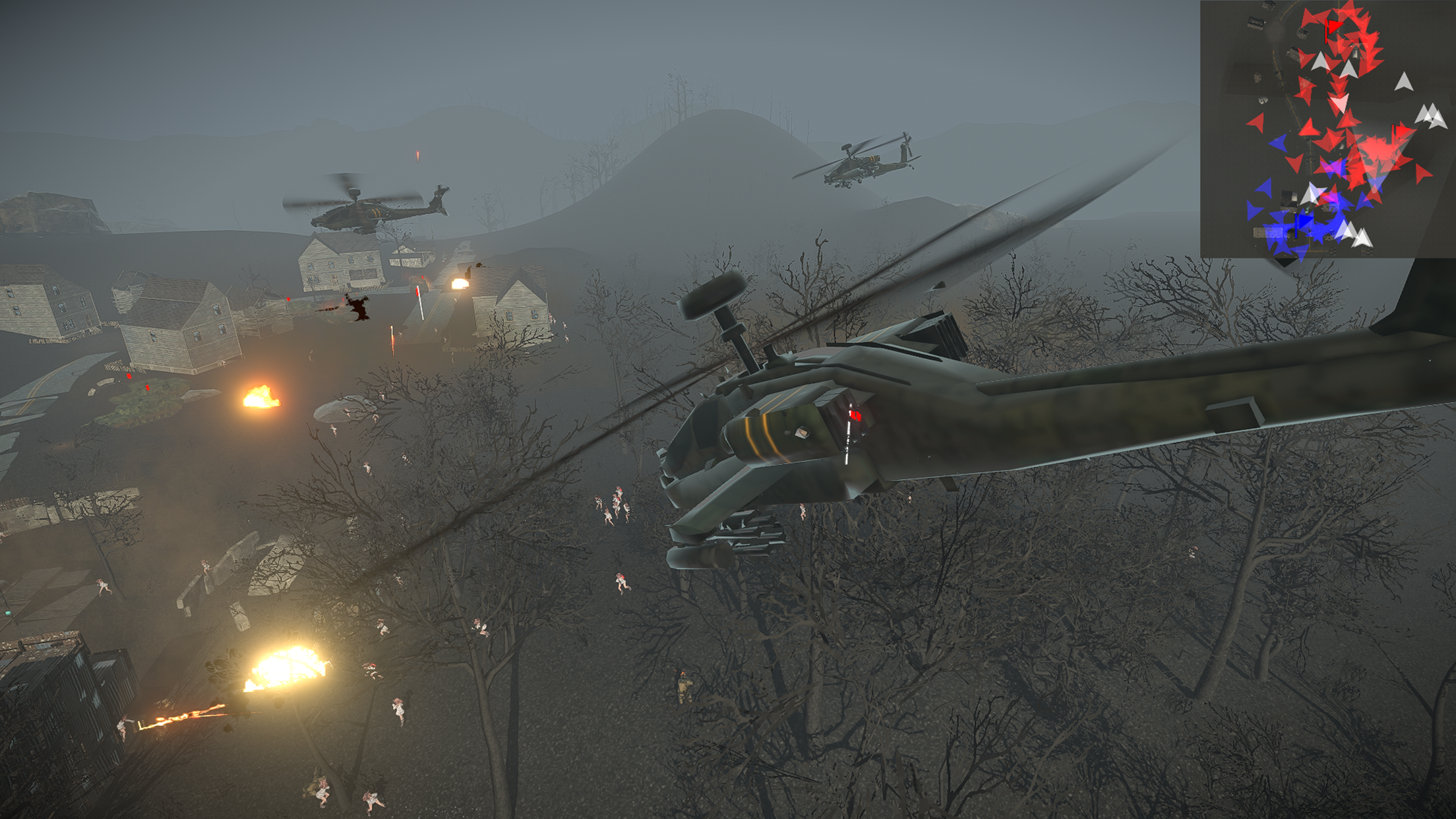
Task: Click a blue arrow unit marker on the minimap
Action: (1278, 142)
